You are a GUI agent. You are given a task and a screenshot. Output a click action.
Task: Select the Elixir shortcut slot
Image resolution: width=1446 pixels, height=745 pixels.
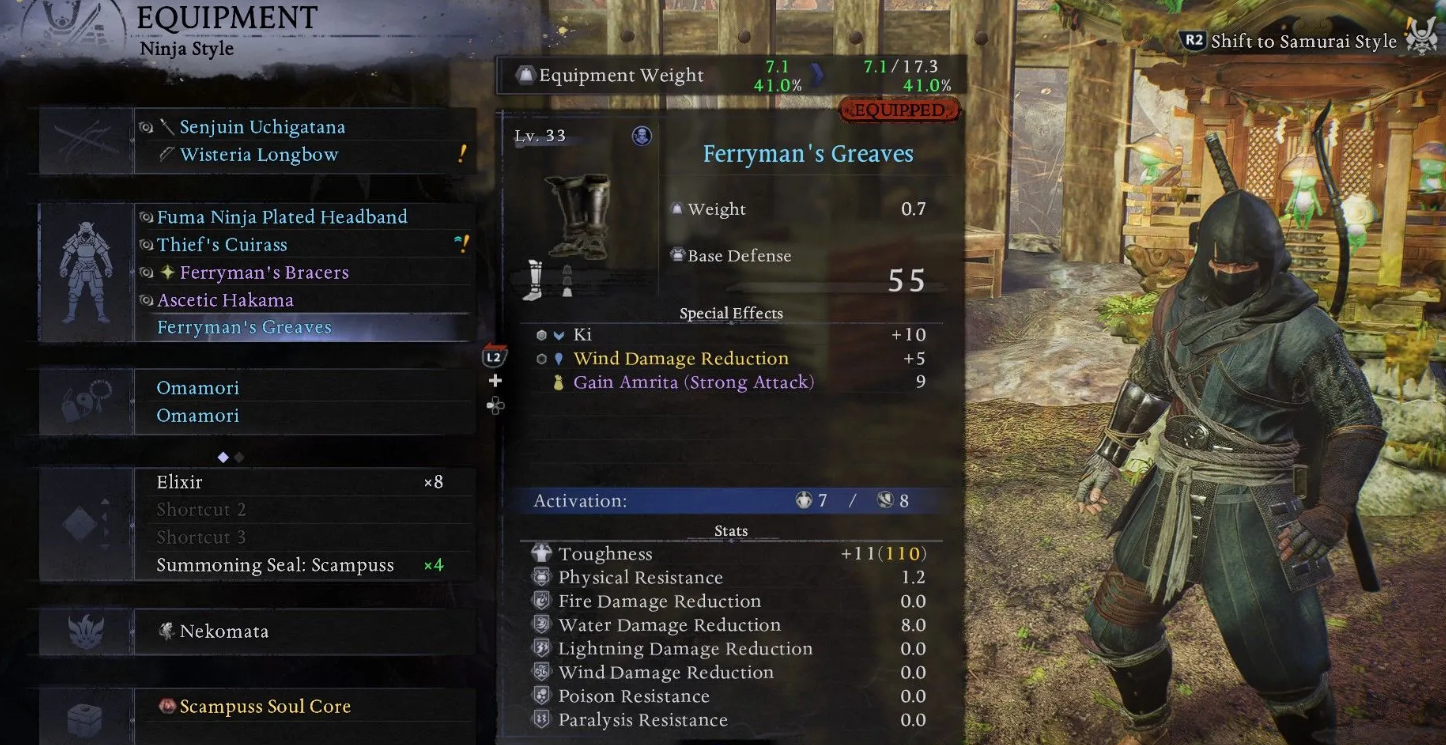point(180,482)
